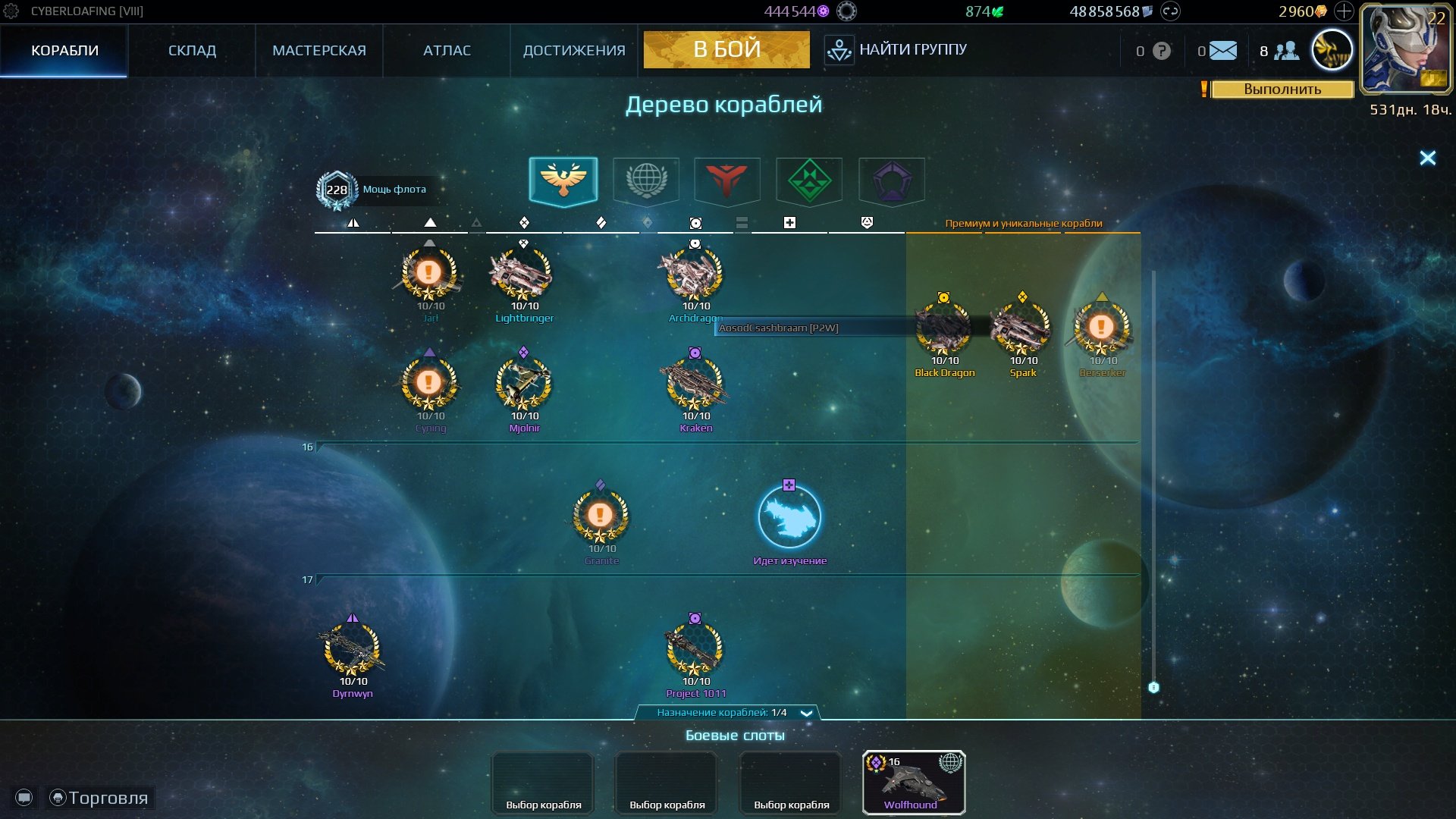Show the Достижения tab
Image resolution: width=1456 pixels, height=819 pixels.
tap(574, 51)
